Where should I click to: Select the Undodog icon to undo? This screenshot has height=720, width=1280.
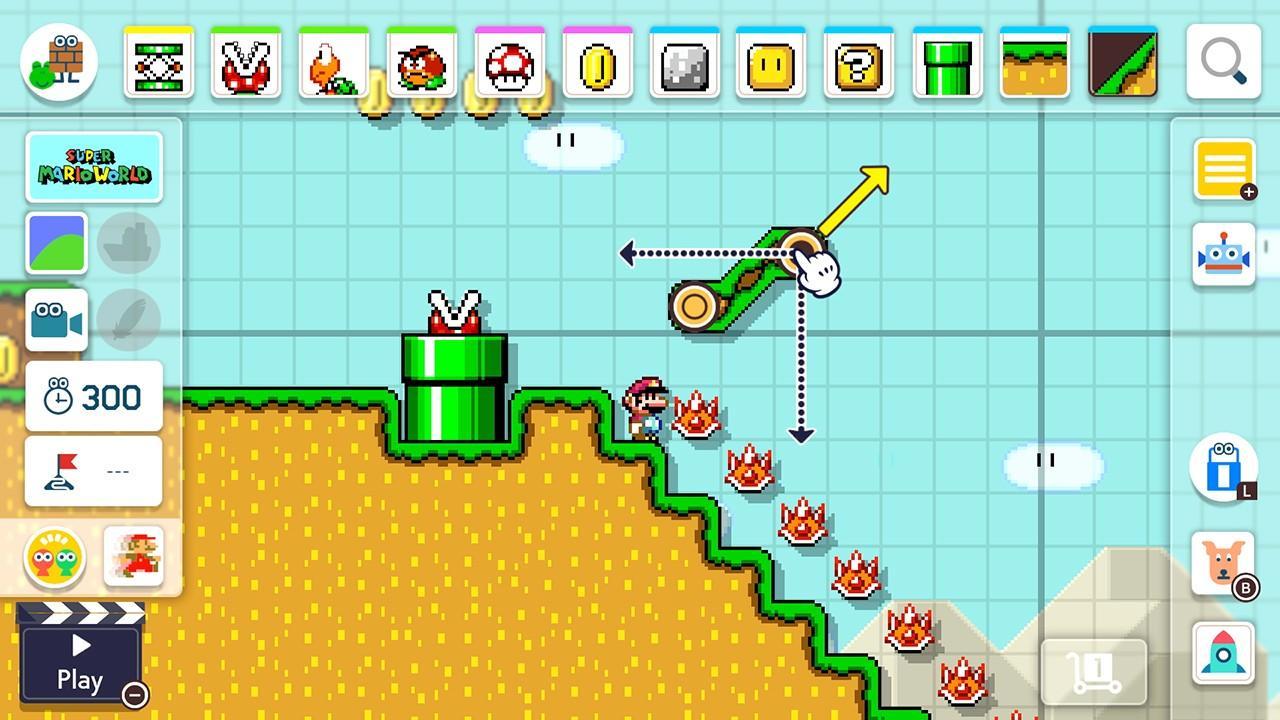(x=1224, y=563)
